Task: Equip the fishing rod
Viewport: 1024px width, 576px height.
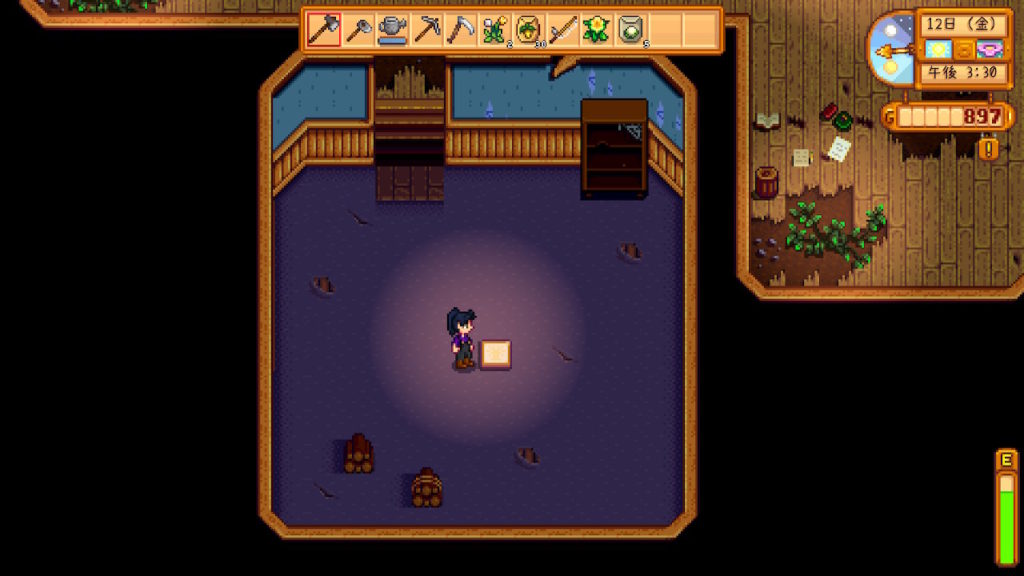Action: pos(563,29)
